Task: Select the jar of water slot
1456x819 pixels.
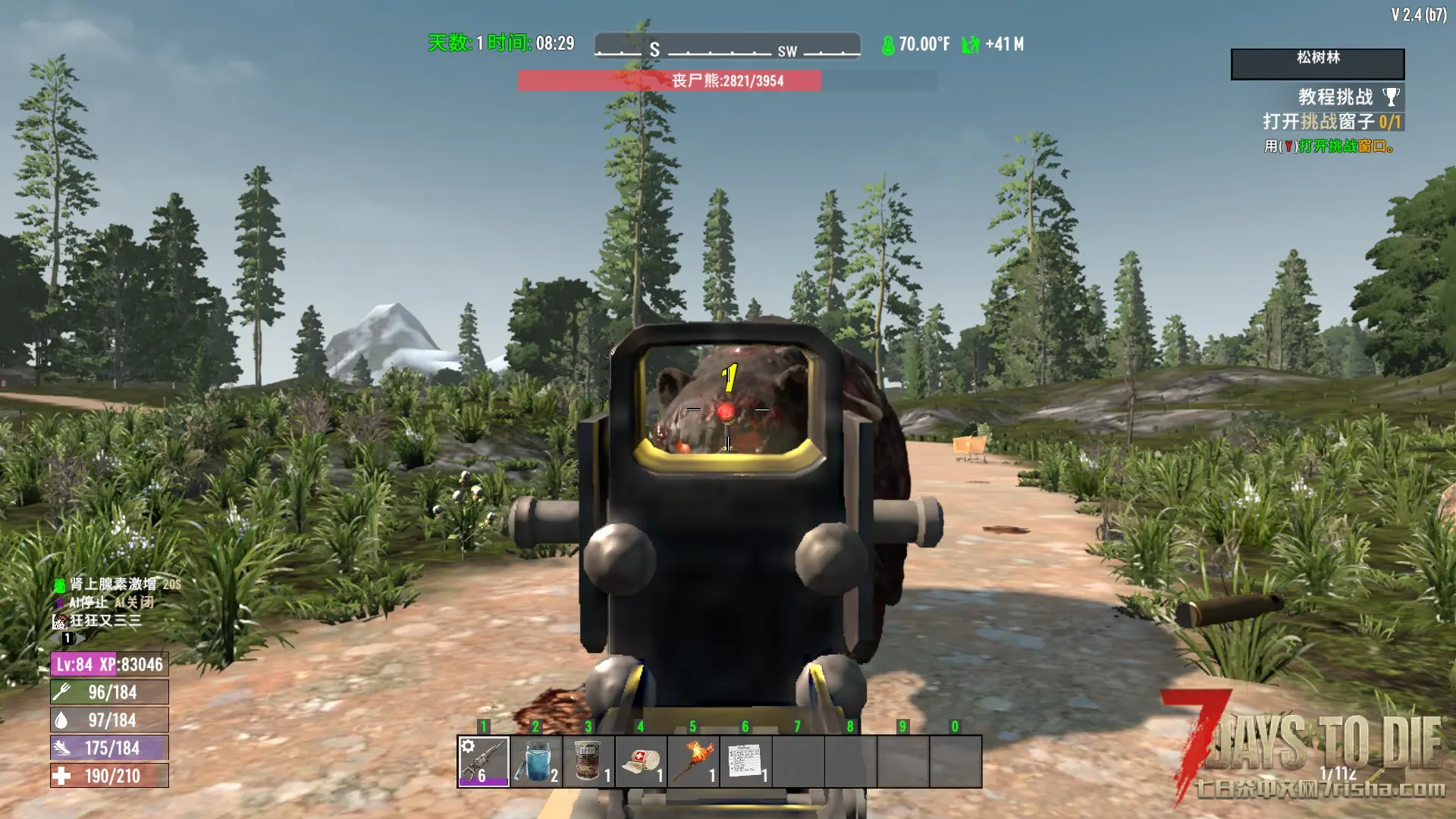Action: (536, 761)
